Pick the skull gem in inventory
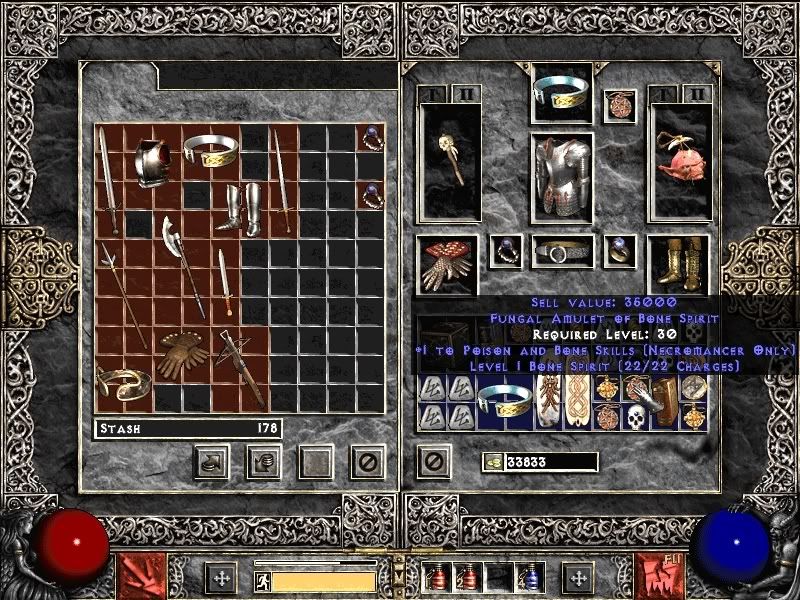This screenshot has height=600, width=800. pyautogui.click(x=634, y=417)
